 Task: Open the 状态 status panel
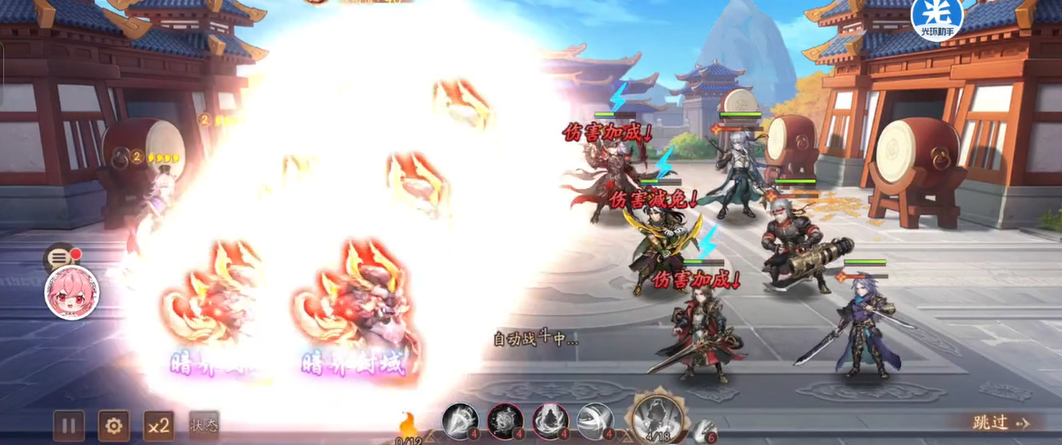(203, 425)
